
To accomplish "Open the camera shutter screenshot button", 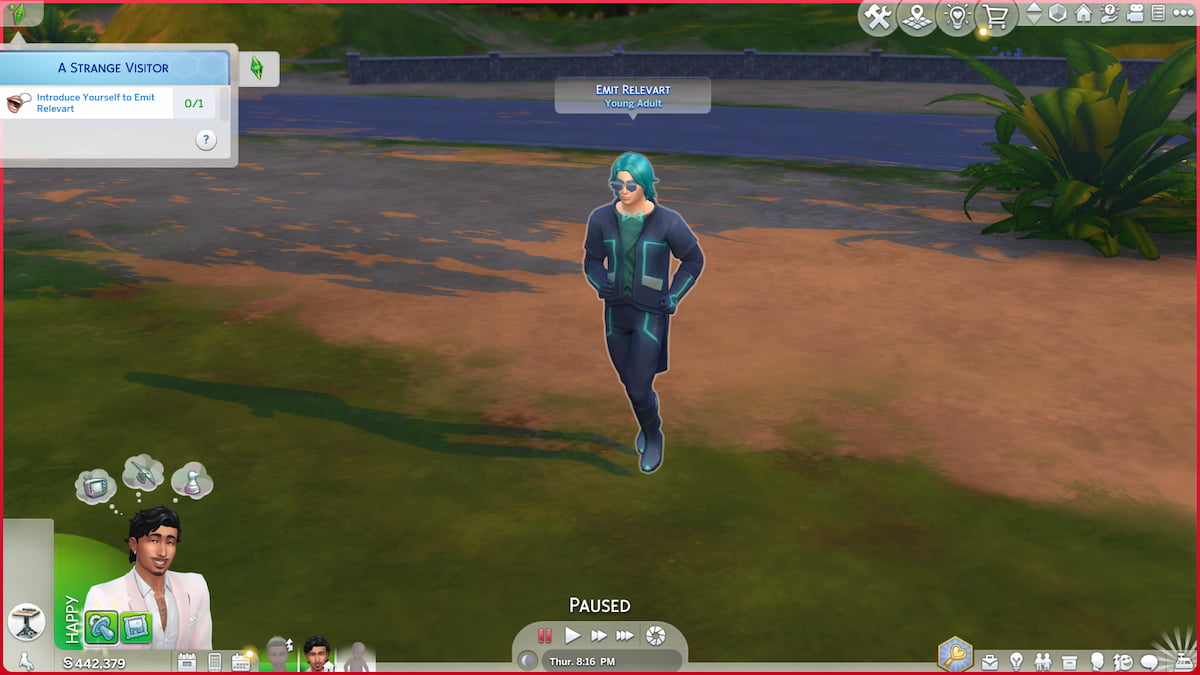I will [x=655, y=635].
